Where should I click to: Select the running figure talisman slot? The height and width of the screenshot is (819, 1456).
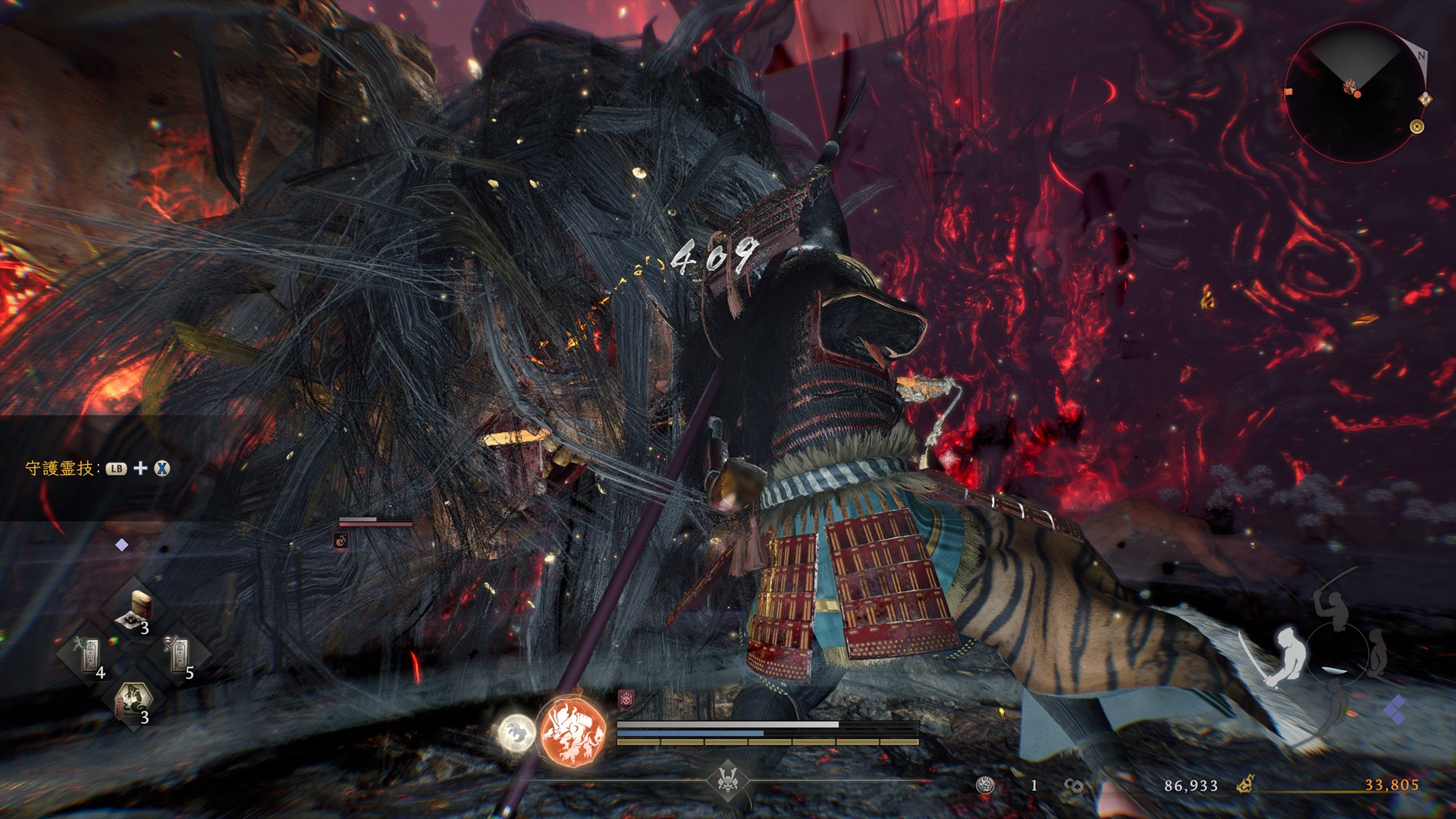[89, 654]
